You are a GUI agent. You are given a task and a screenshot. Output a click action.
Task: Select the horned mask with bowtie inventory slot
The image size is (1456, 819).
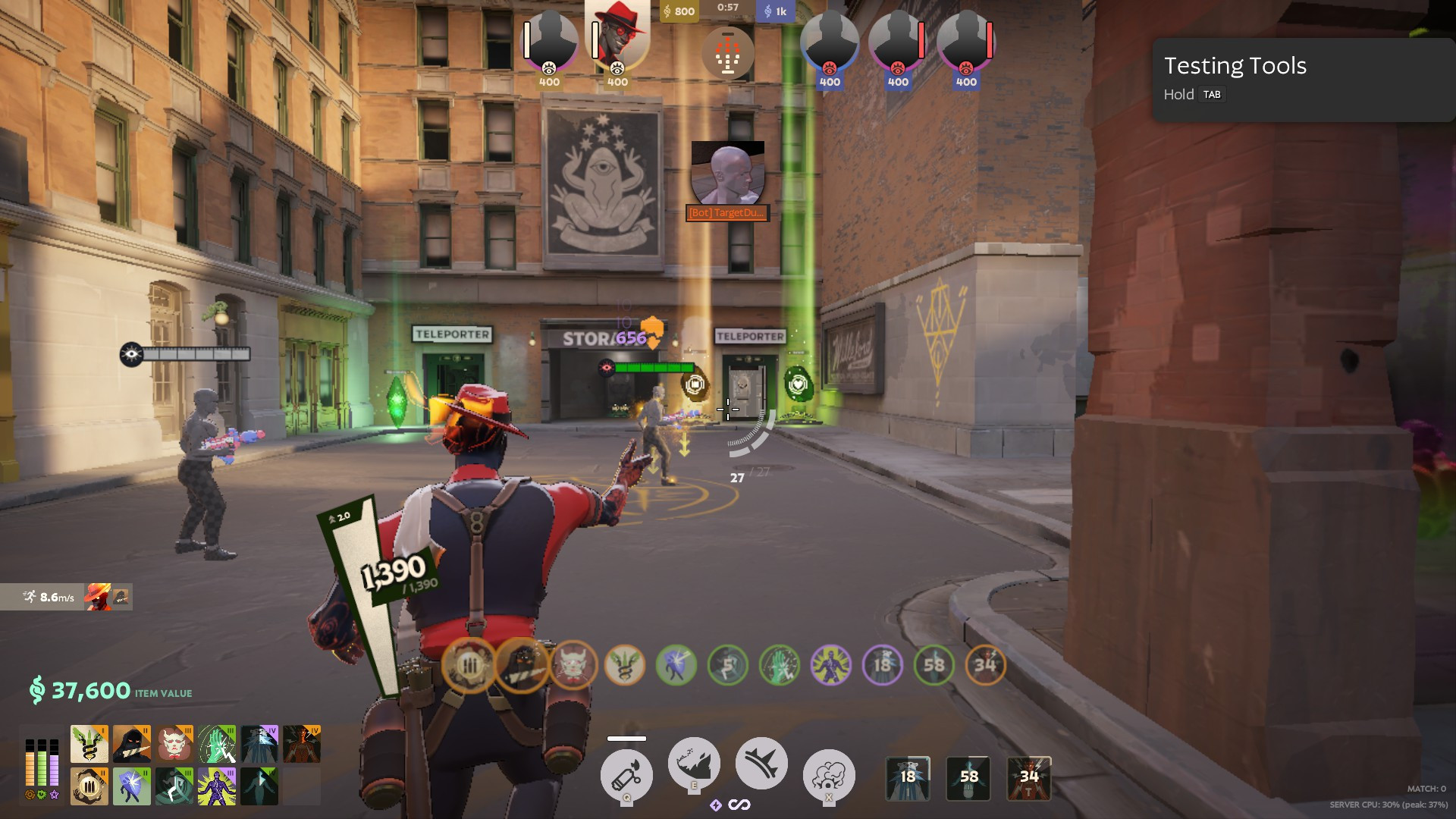coord(174,744)
